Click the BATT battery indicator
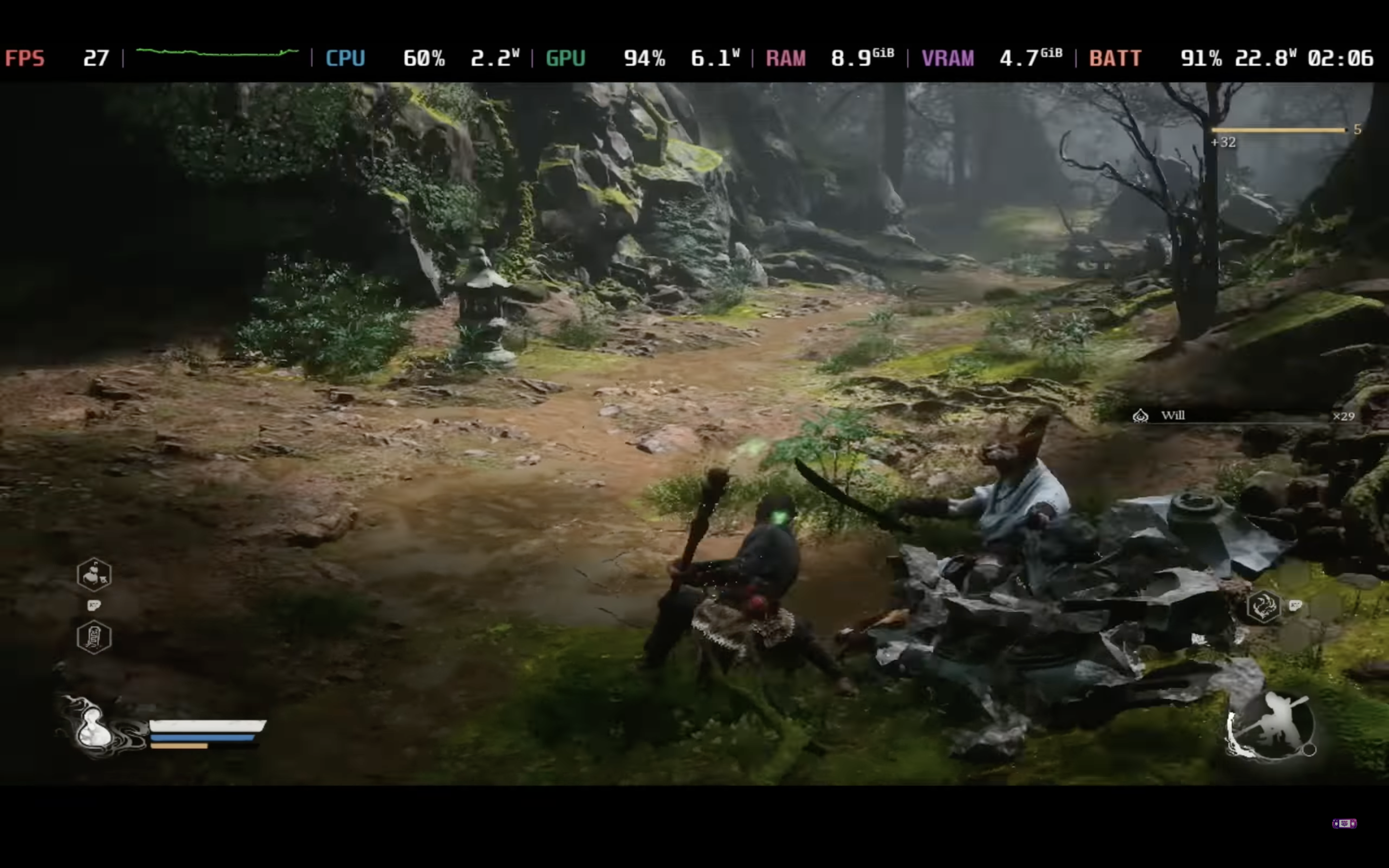This screenshot has width=1389, height=868. click(1114, 57)
